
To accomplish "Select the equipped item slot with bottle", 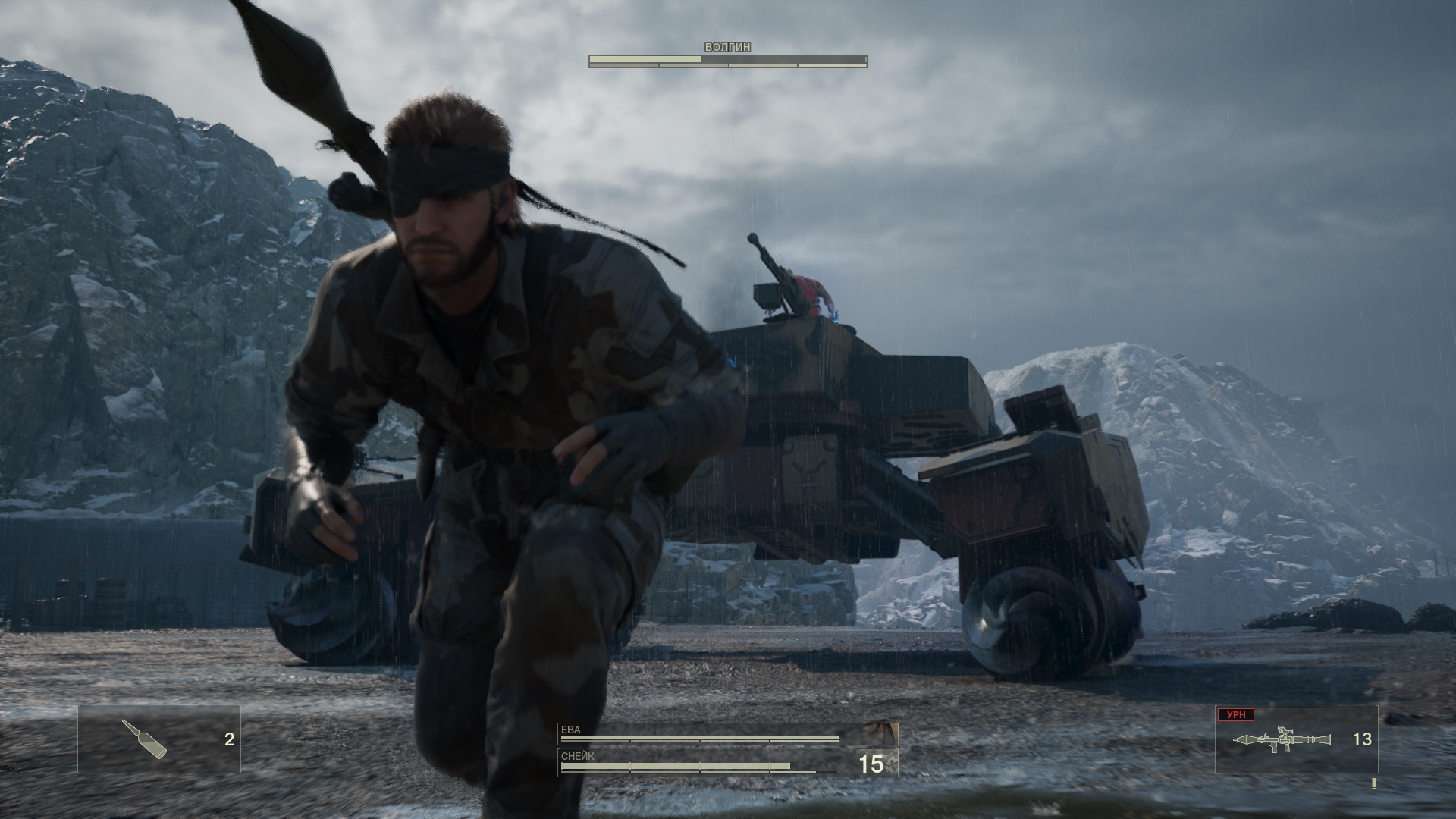I will [159, 739].
